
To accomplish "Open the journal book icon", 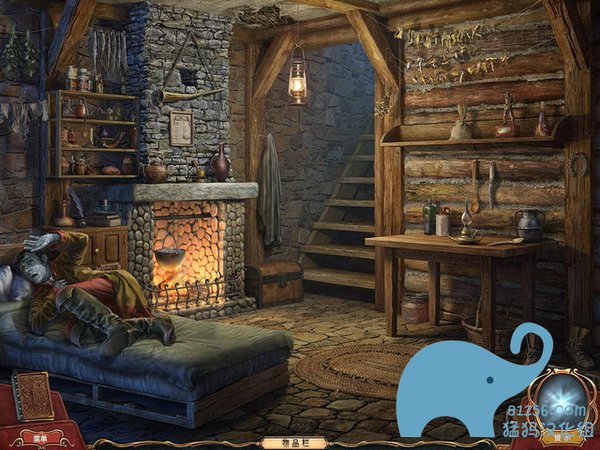I will click(x=34, y=396).
